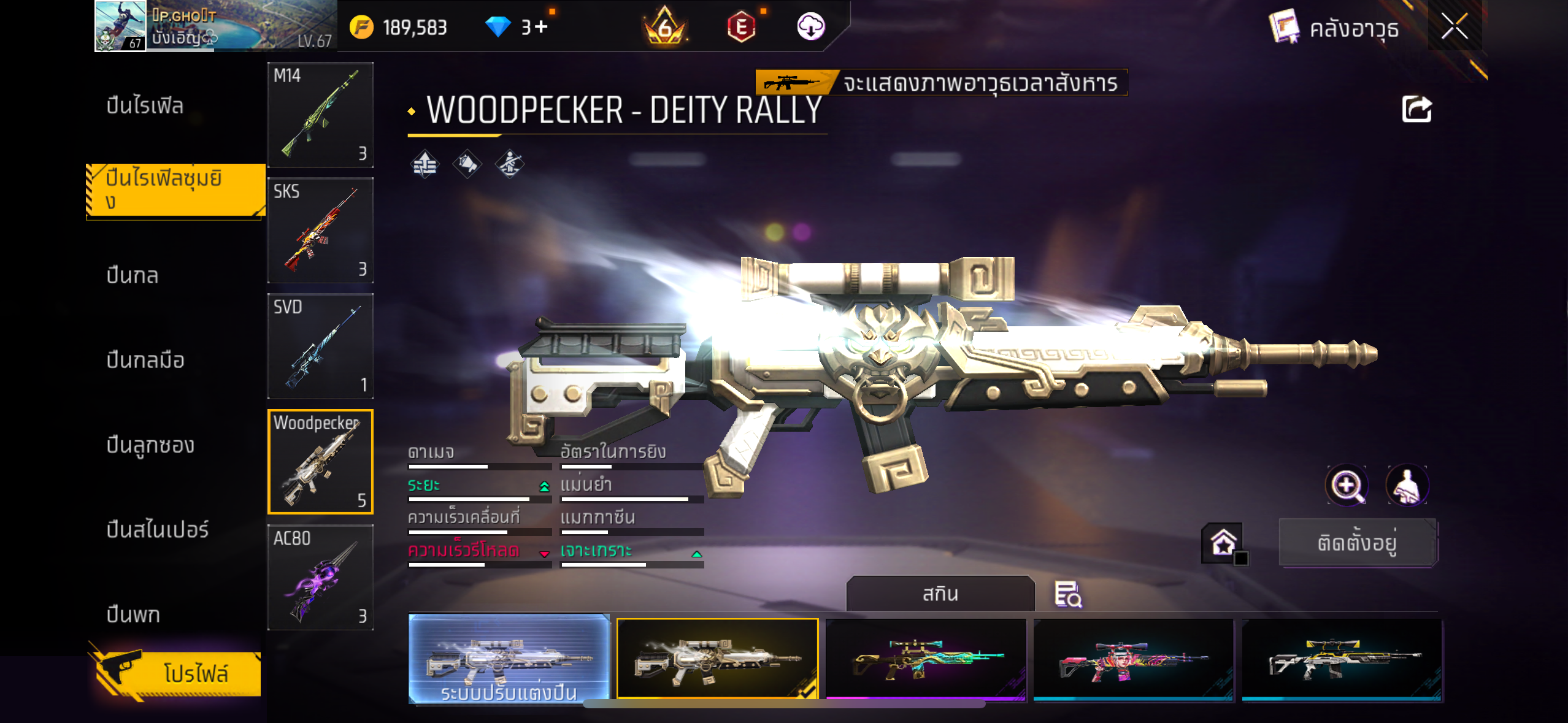Open the โปรไฟล์ button

pyautogui.click(x=178, y=673)
